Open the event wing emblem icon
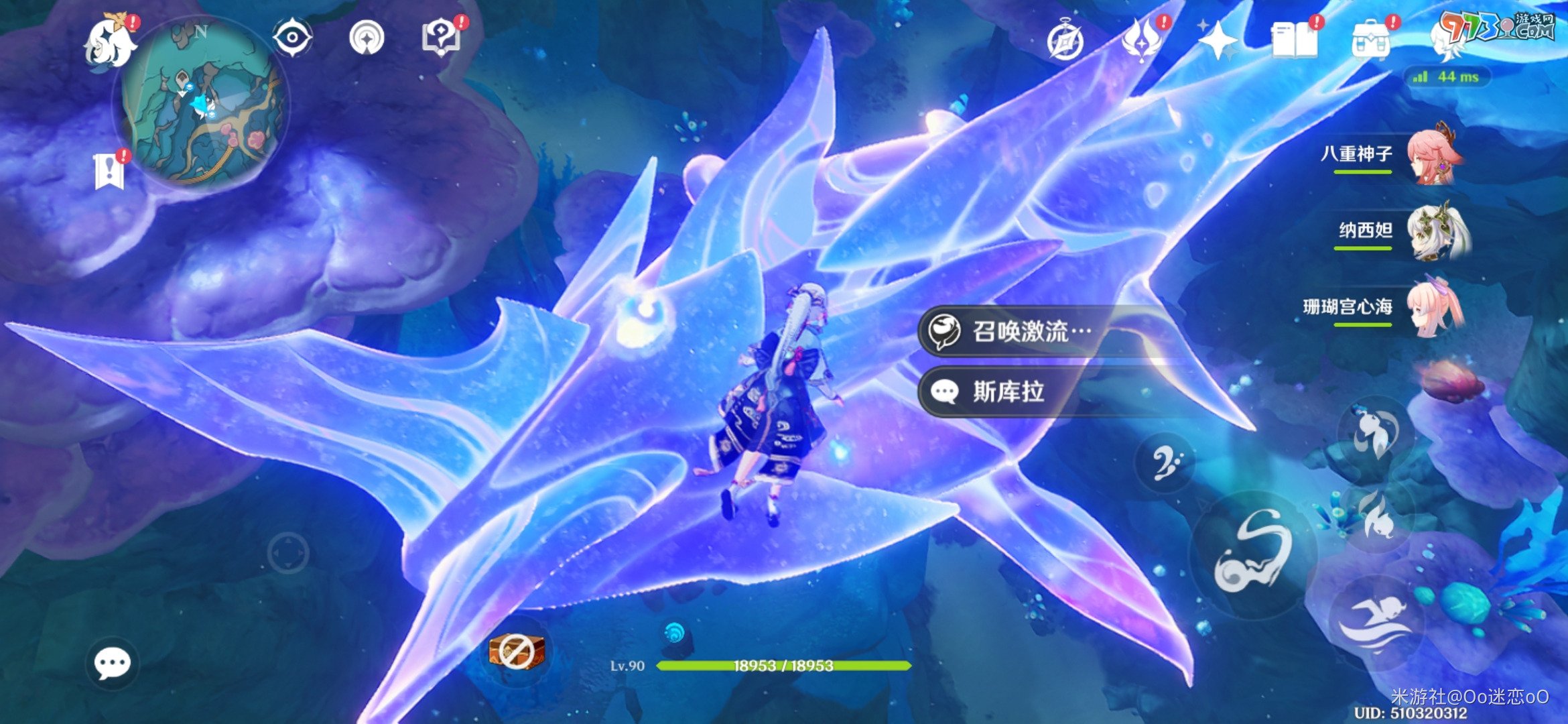 click(1142, 40)
